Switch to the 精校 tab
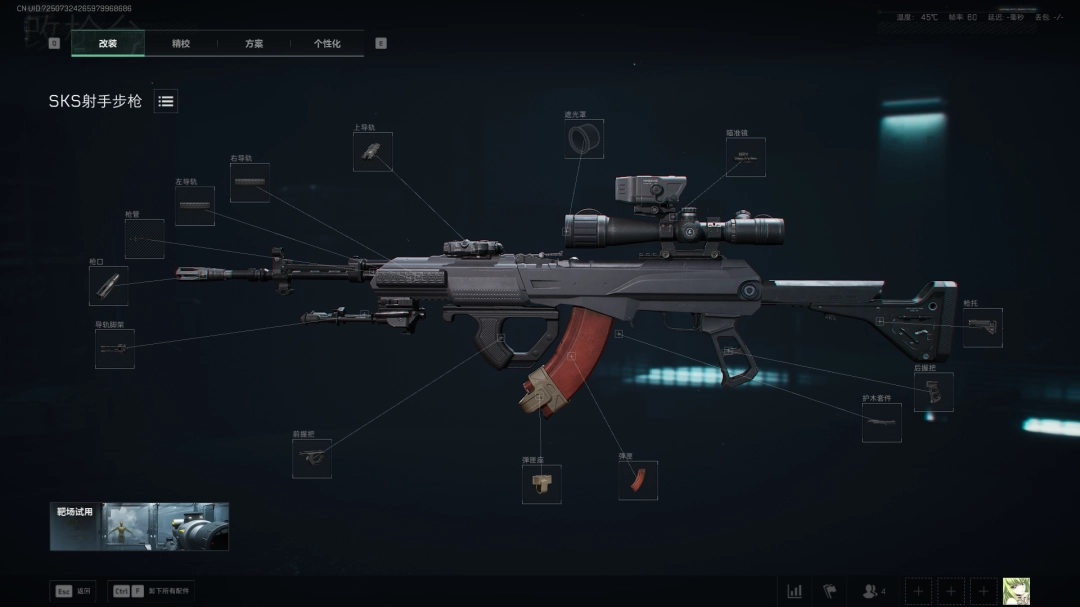The width and height of the screenshot is (1080, 607). tap(181, 44)
